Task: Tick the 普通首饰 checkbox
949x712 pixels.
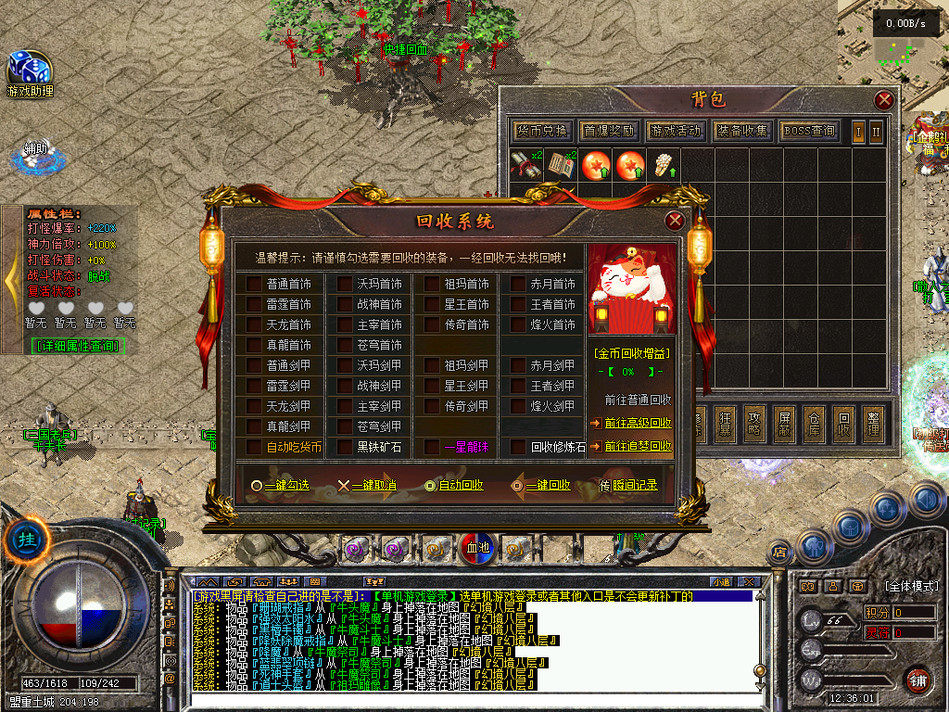Action: coord(254,283)
